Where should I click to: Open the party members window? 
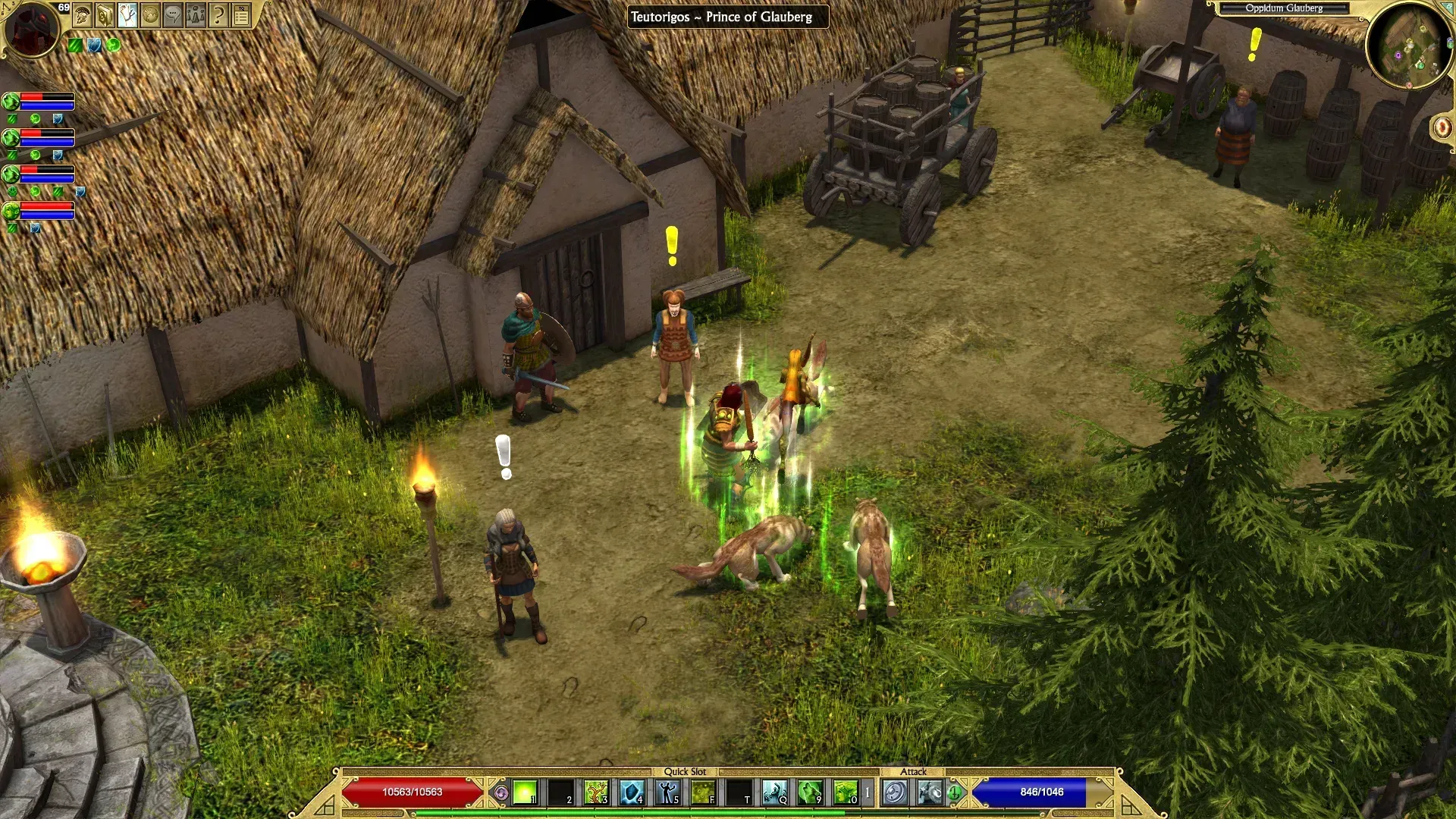click(x=196, y=15)
